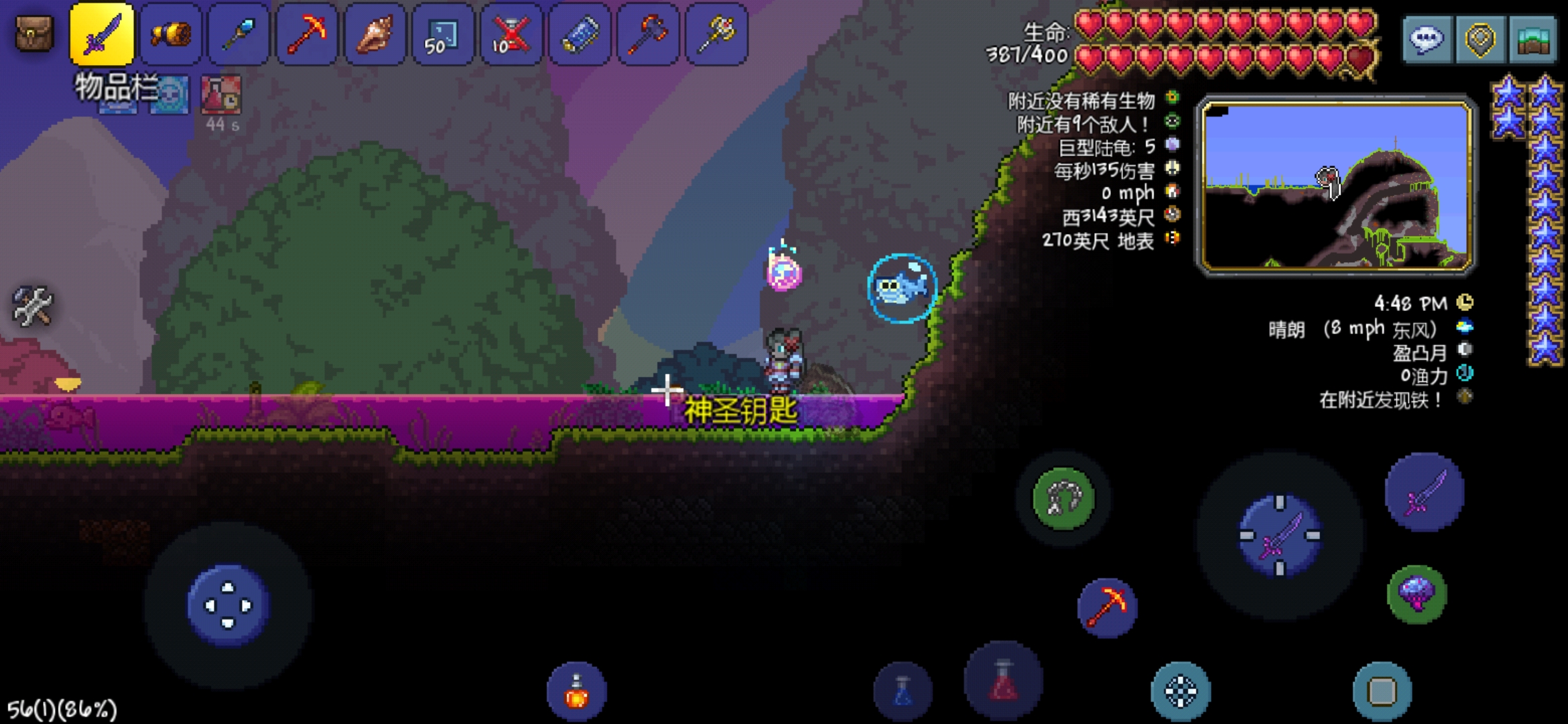
Task: Select the golden bee gun slot
Action: coord(171,34)
